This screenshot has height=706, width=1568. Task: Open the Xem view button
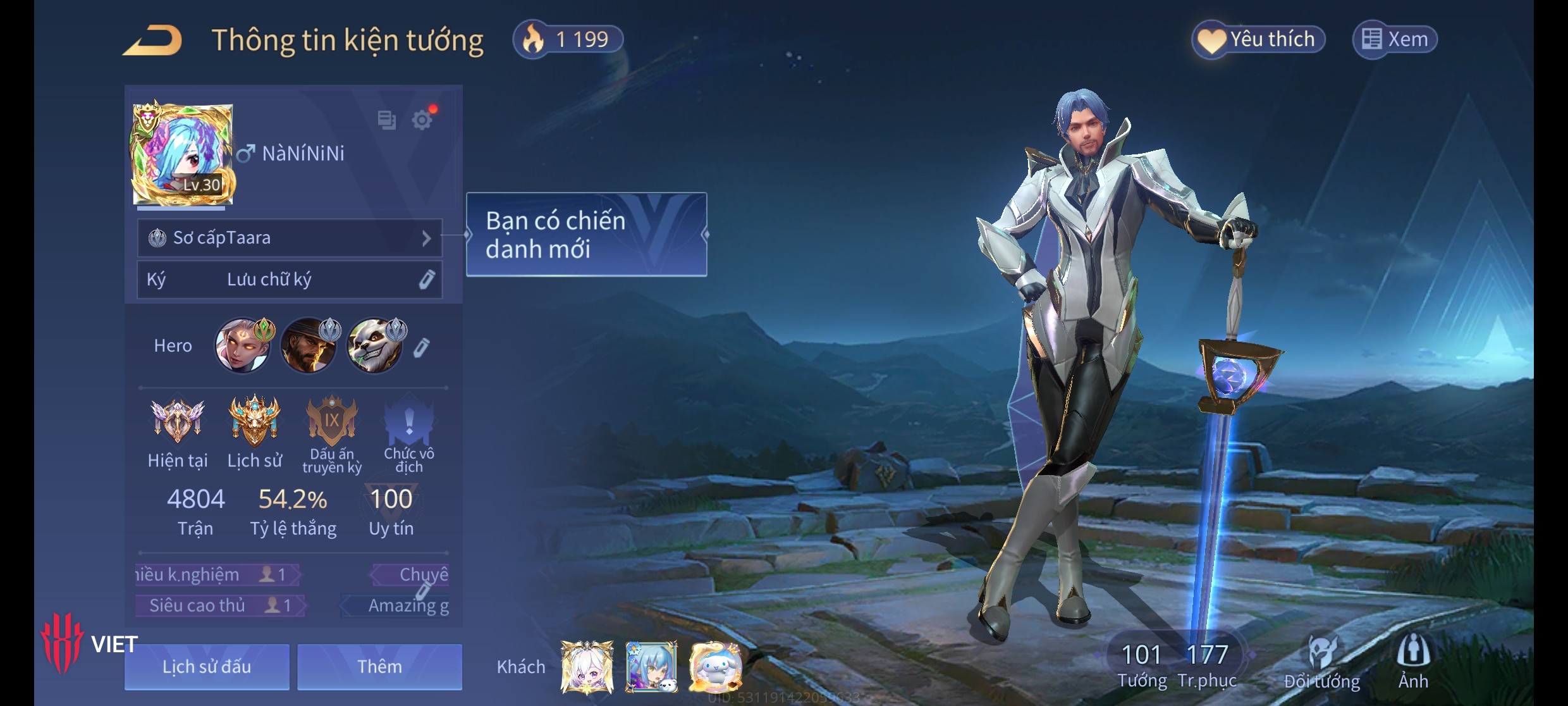[1395, 40]
